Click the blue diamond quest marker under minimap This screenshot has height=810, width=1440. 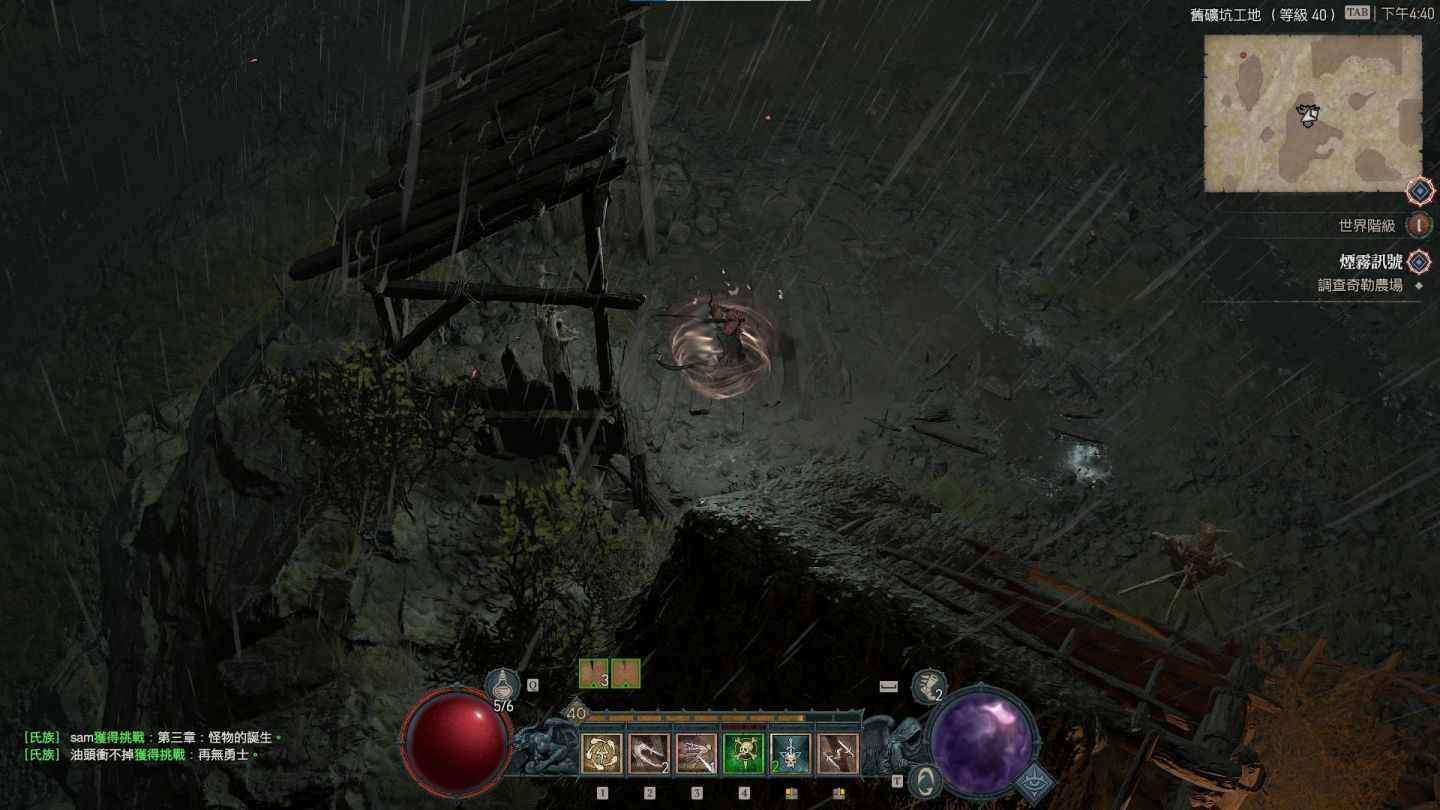(1420, 191)
